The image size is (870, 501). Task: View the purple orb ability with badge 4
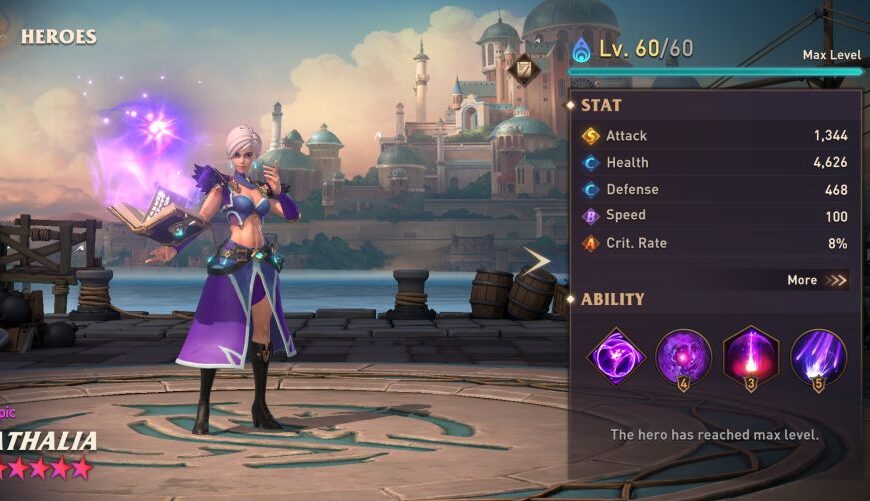(x=683, y=357)
